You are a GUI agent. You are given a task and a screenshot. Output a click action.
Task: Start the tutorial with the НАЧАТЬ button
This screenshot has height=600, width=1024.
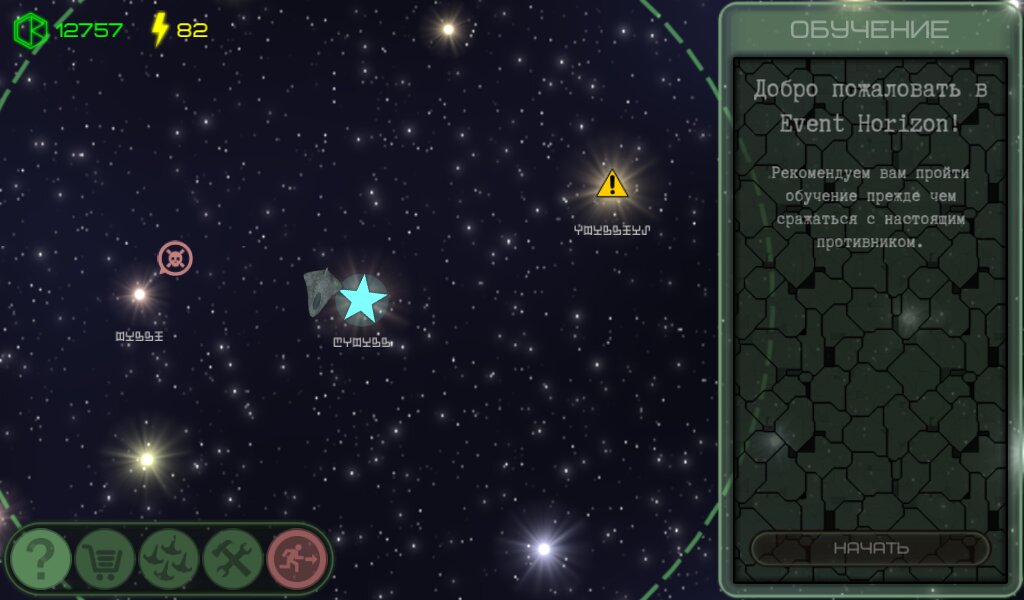pos(870,548)
